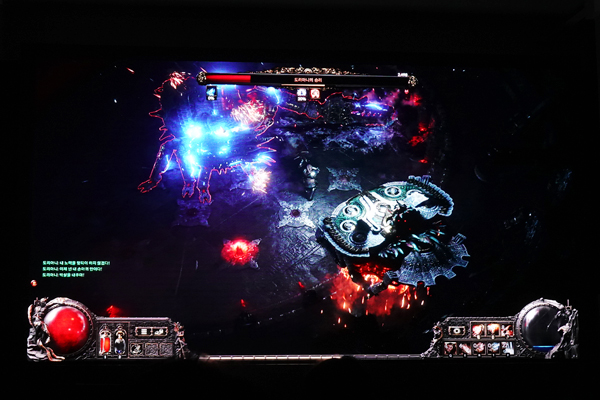Use the dark mana flask
This screenshot has height=400, width=600.
(120, 343)
